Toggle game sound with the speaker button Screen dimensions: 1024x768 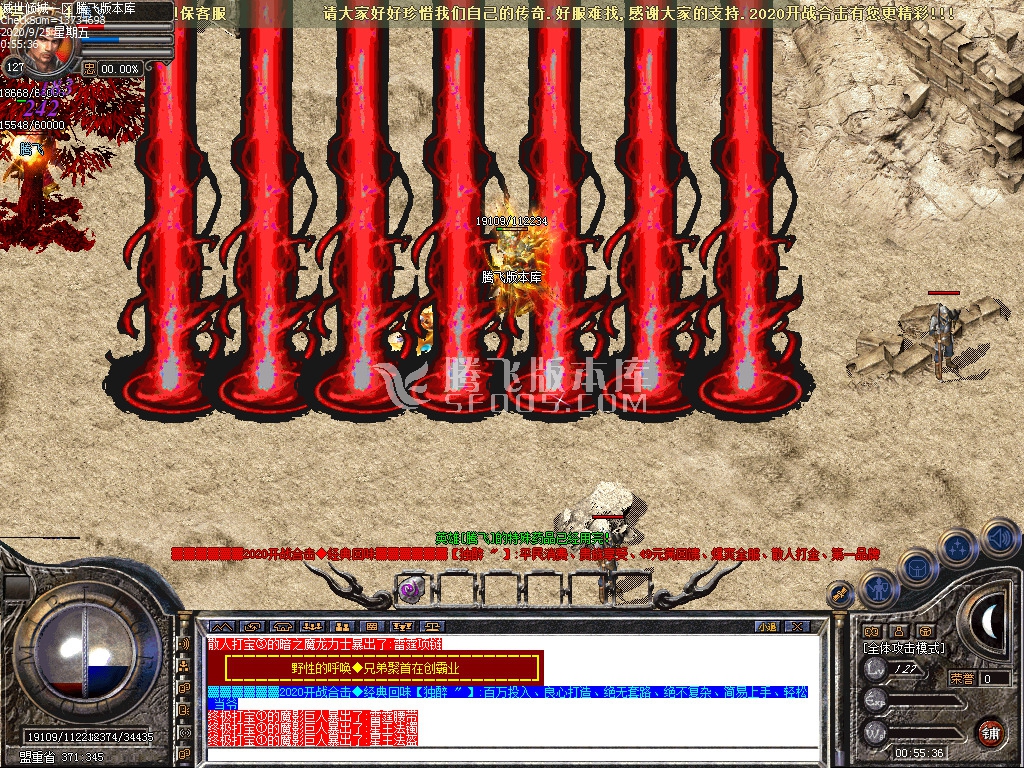[x=998, y=538]
